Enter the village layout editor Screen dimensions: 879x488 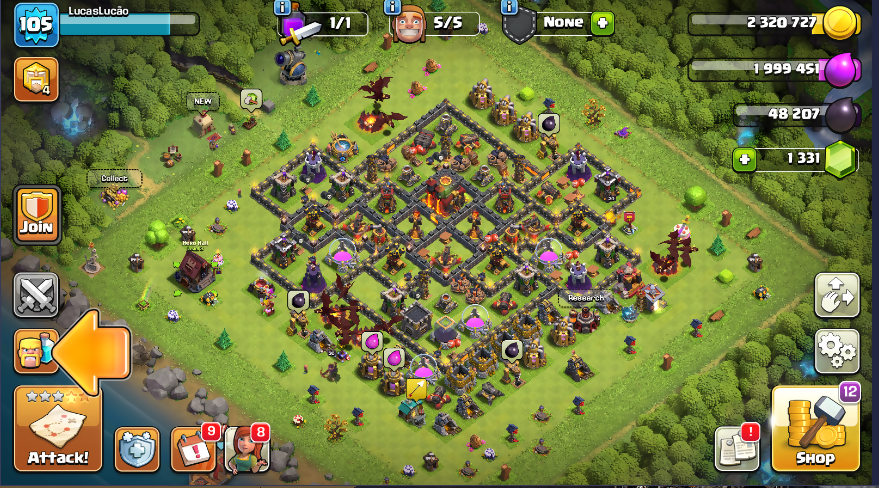837,295
